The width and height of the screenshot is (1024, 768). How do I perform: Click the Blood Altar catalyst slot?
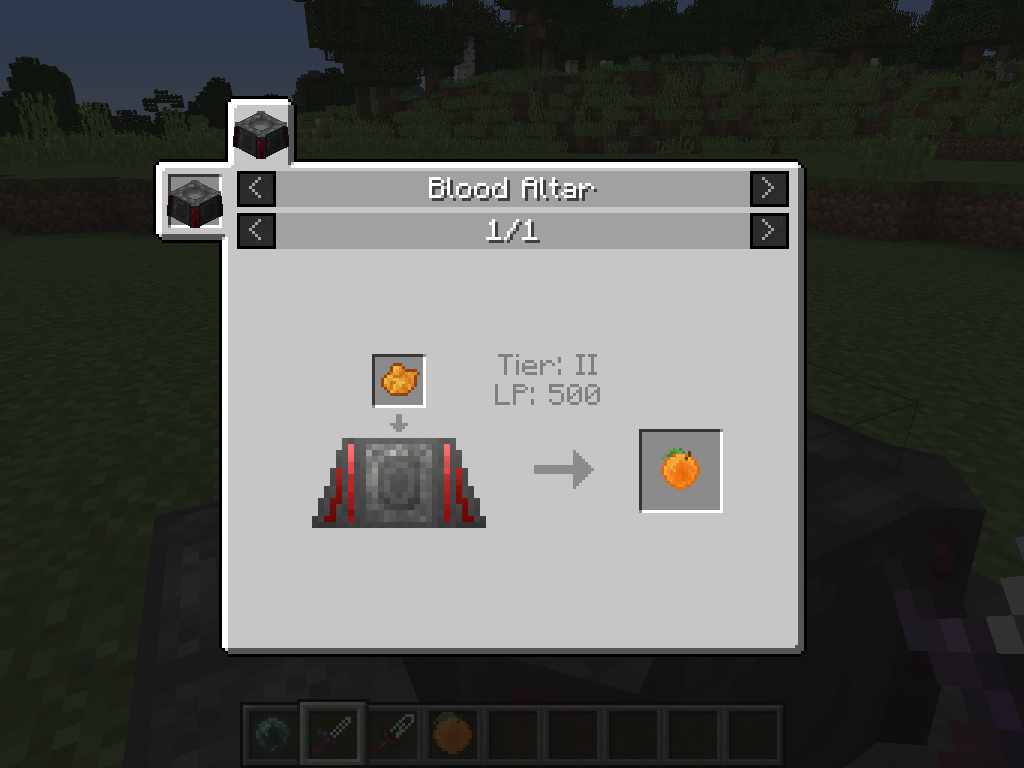[x=194, y=201]
